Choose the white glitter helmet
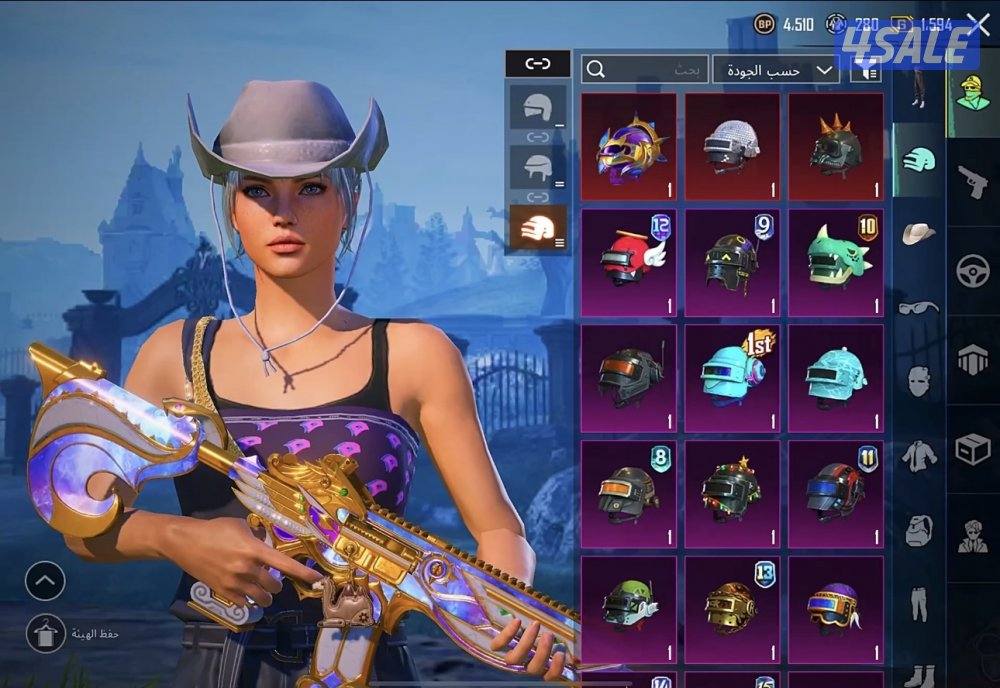The width and height of the screenshot is (1000, 688). (x=732, y=147)
